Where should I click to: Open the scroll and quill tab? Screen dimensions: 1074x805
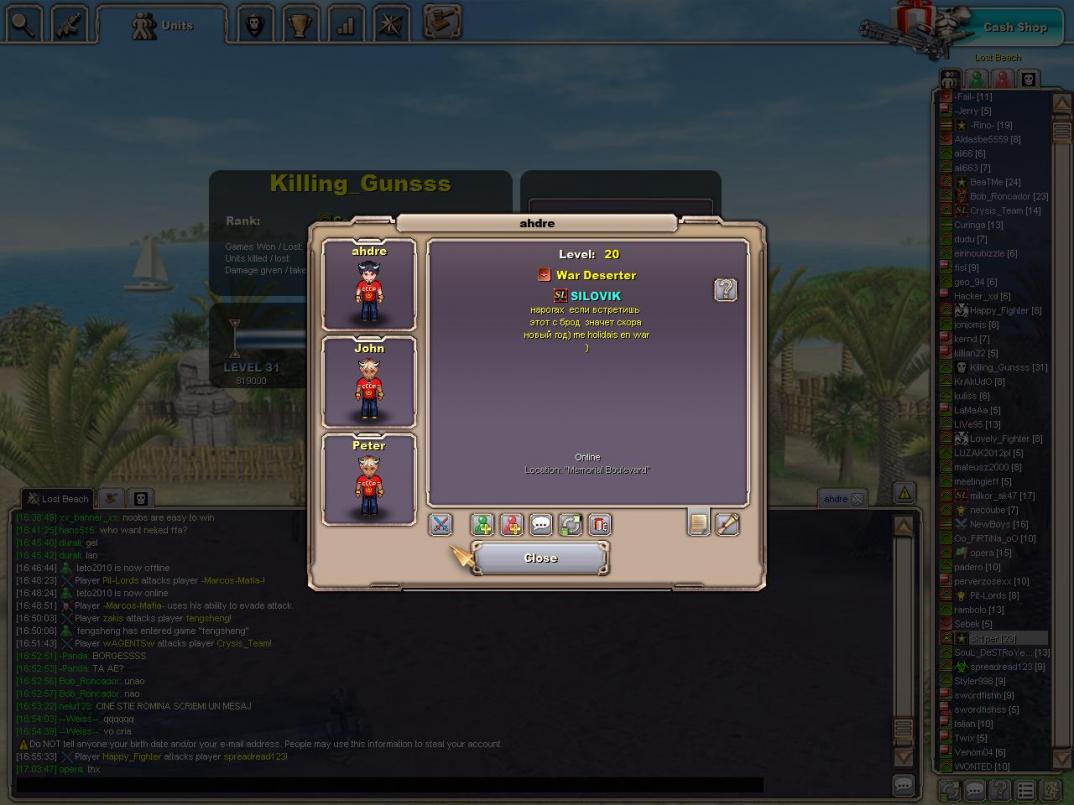(x=727, y=522)
